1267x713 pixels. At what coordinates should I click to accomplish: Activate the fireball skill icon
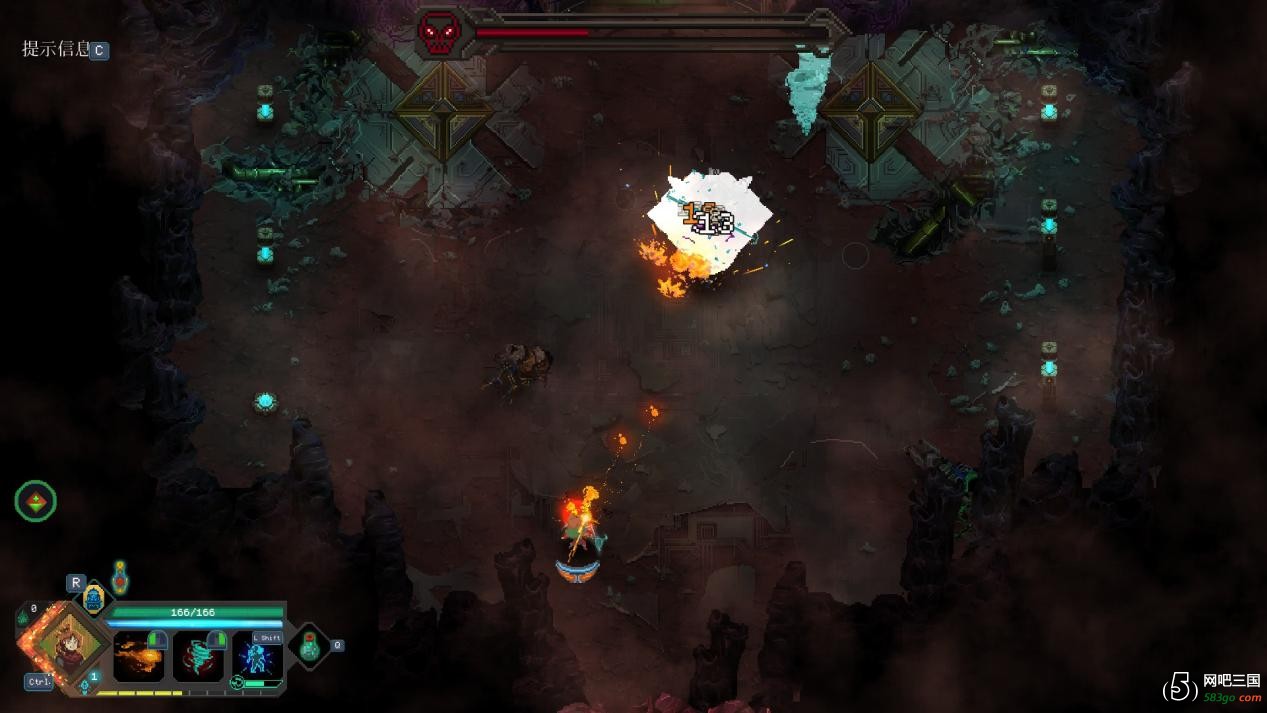coord(138,656)
